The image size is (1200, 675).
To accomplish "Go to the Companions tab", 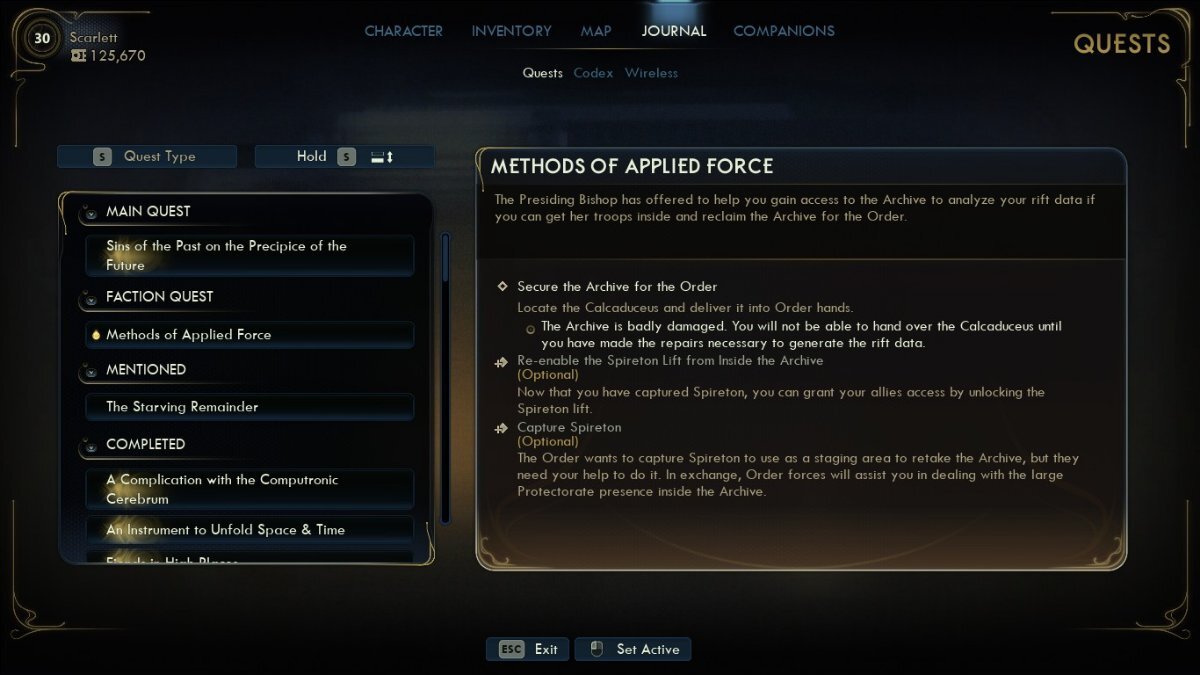I will tap(784, 31).
